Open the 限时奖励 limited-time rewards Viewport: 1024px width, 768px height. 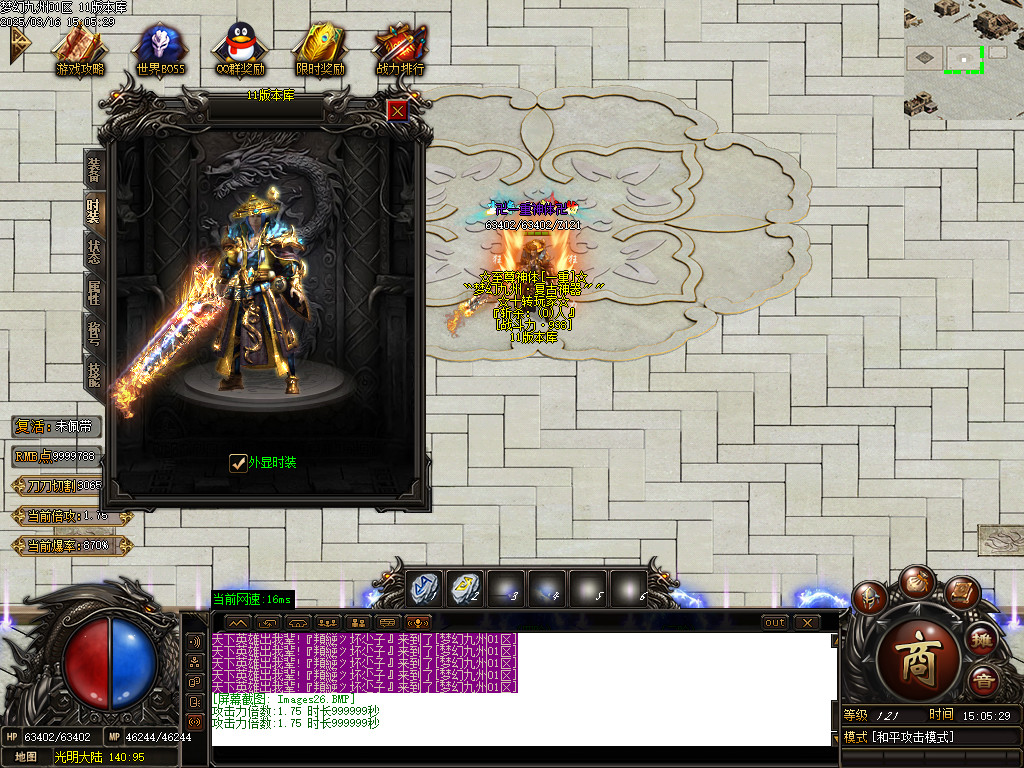[x=320, y=47]
